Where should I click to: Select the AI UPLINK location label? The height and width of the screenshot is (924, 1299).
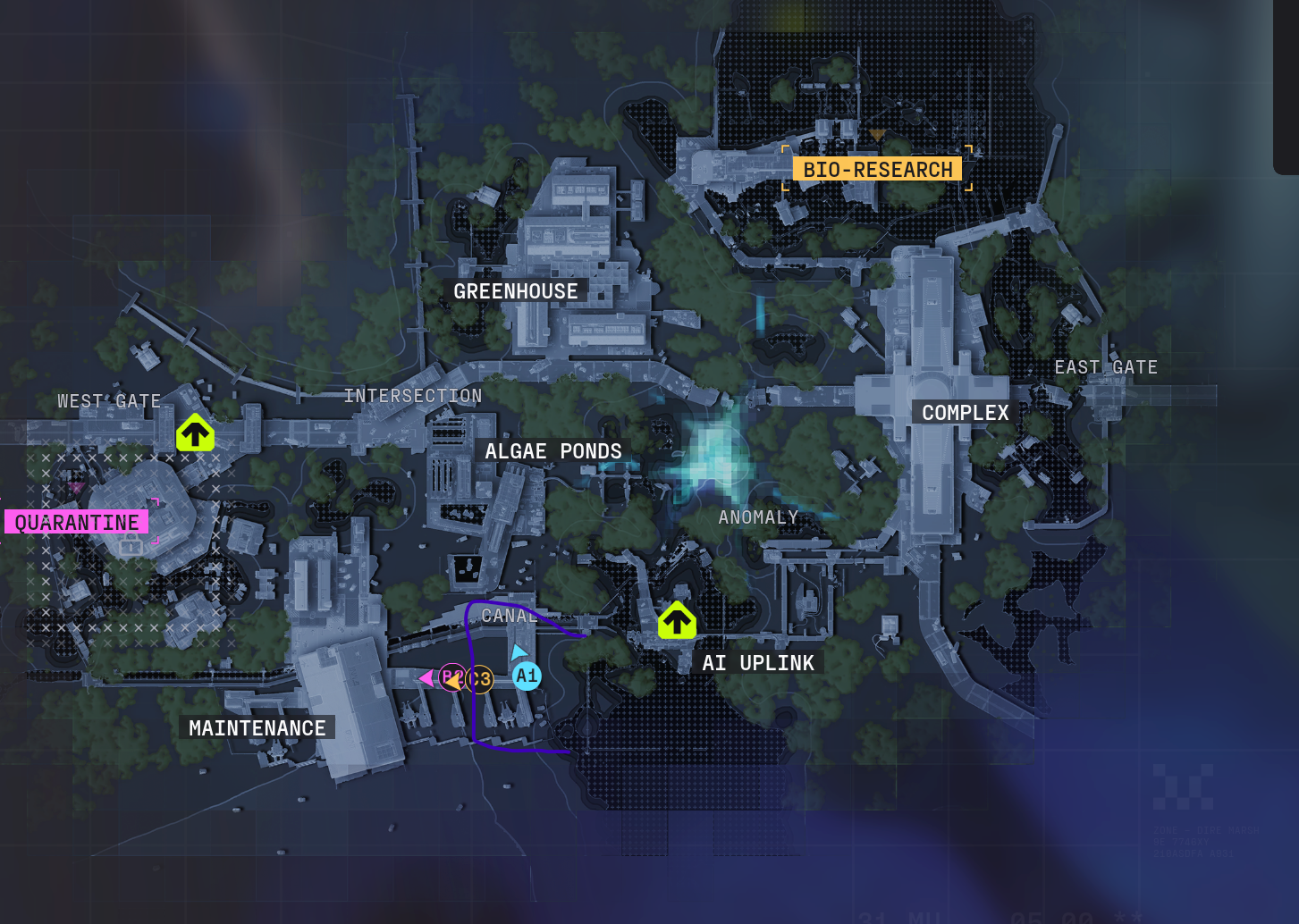coord(757,663)
